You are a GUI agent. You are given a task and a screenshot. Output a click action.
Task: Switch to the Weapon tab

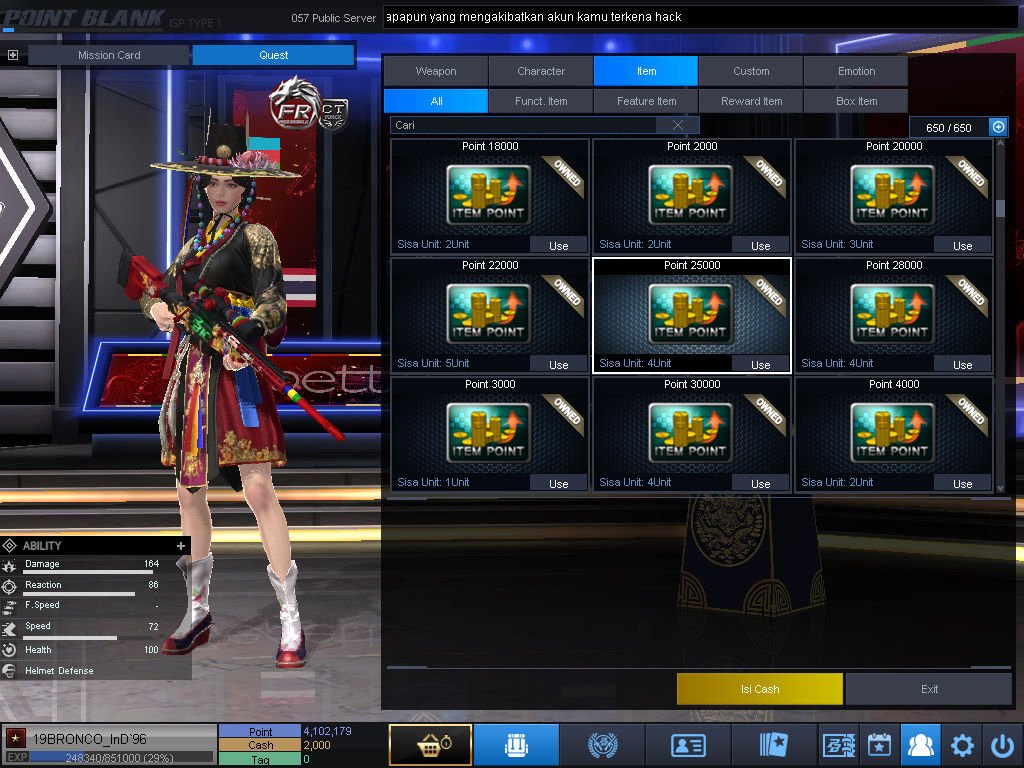(436, 71)
